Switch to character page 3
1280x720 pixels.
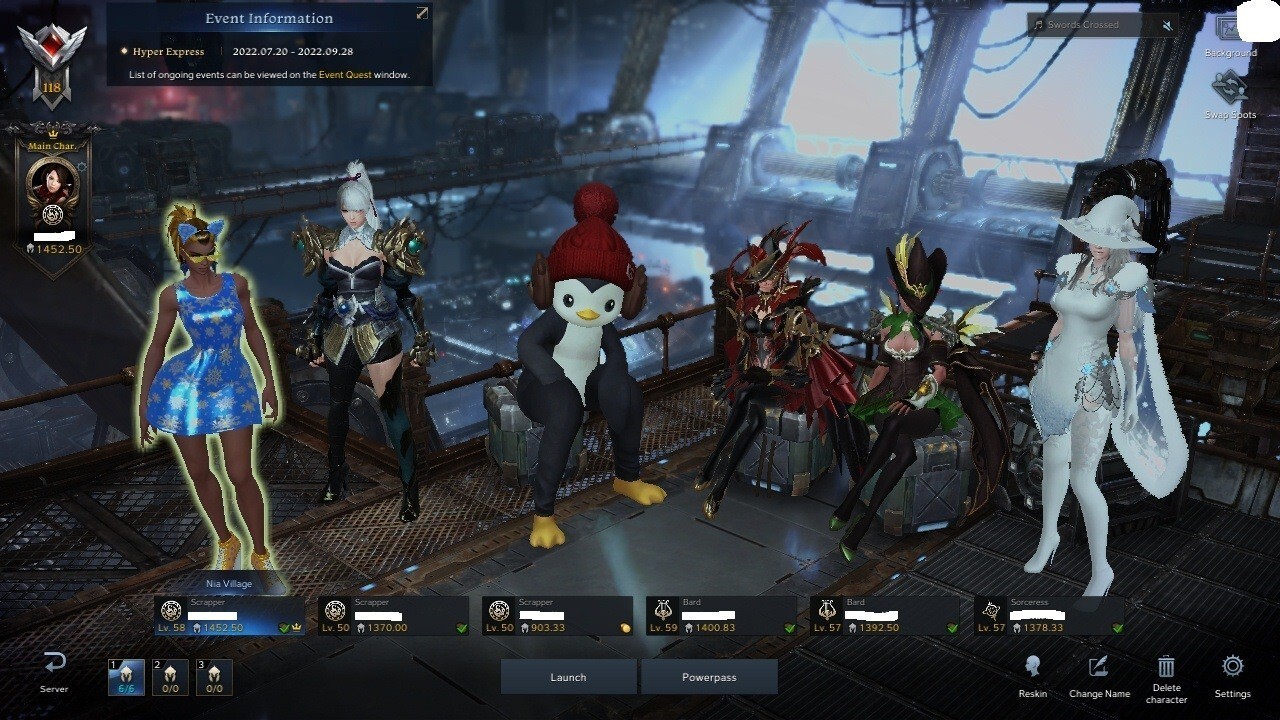214,678
